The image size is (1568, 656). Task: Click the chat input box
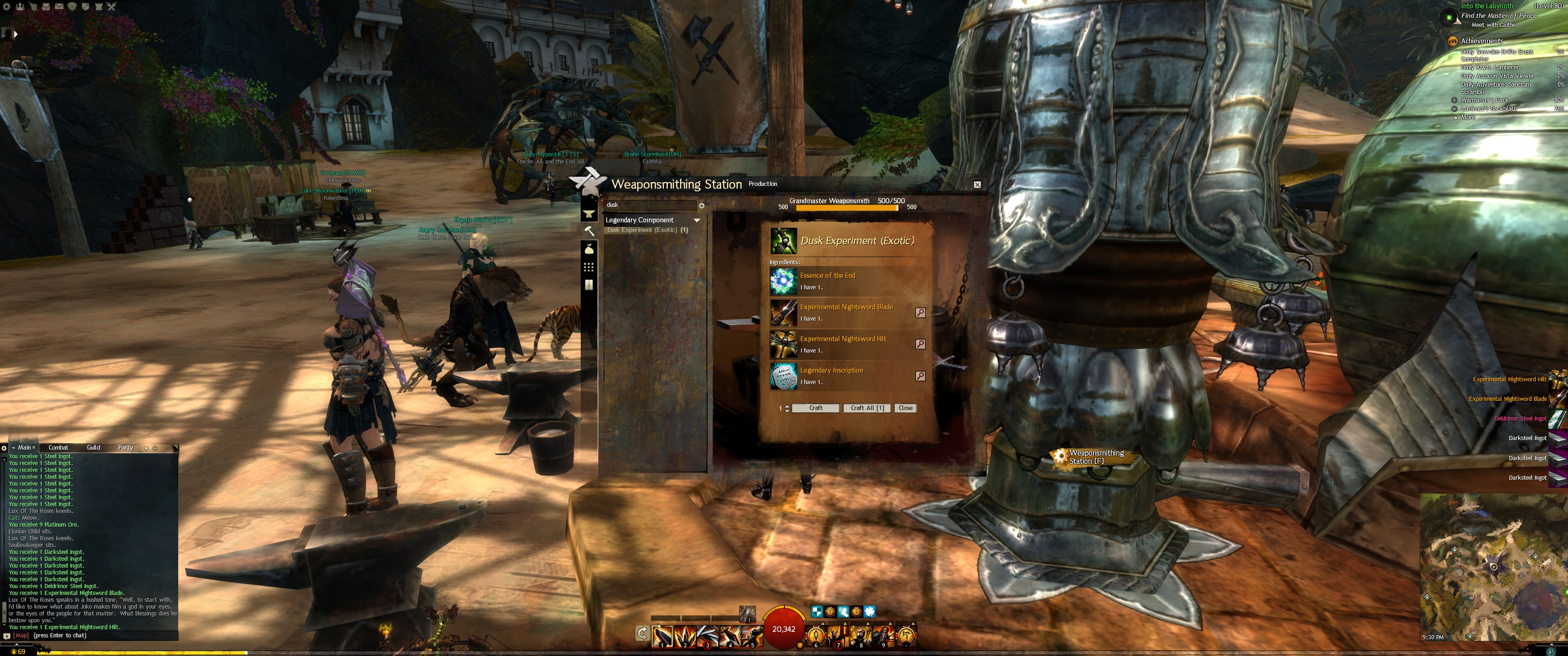(98, 635)
